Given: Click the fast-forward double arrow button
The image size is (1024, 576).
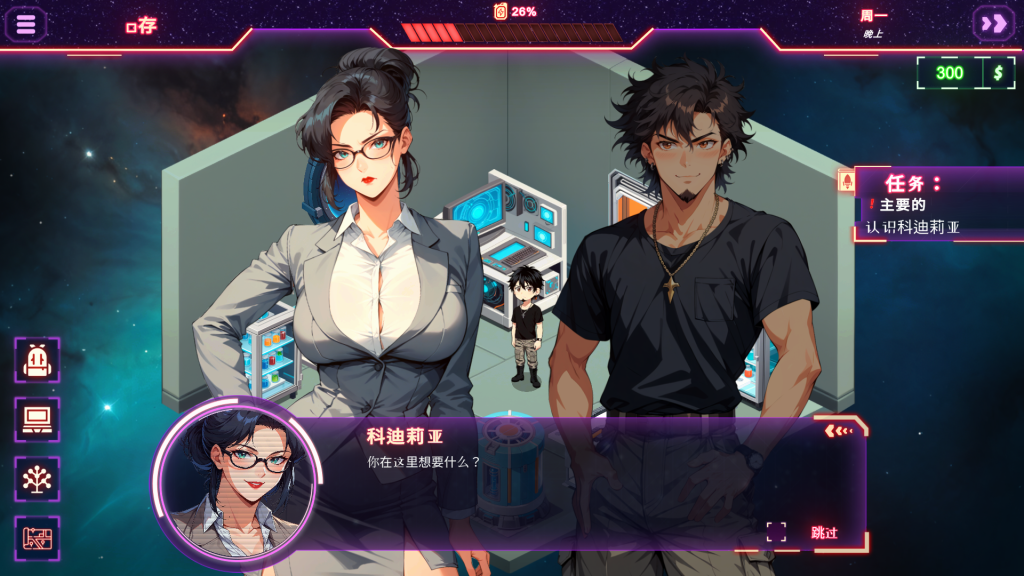Looking at the screenshot, I should pos(994,24).
